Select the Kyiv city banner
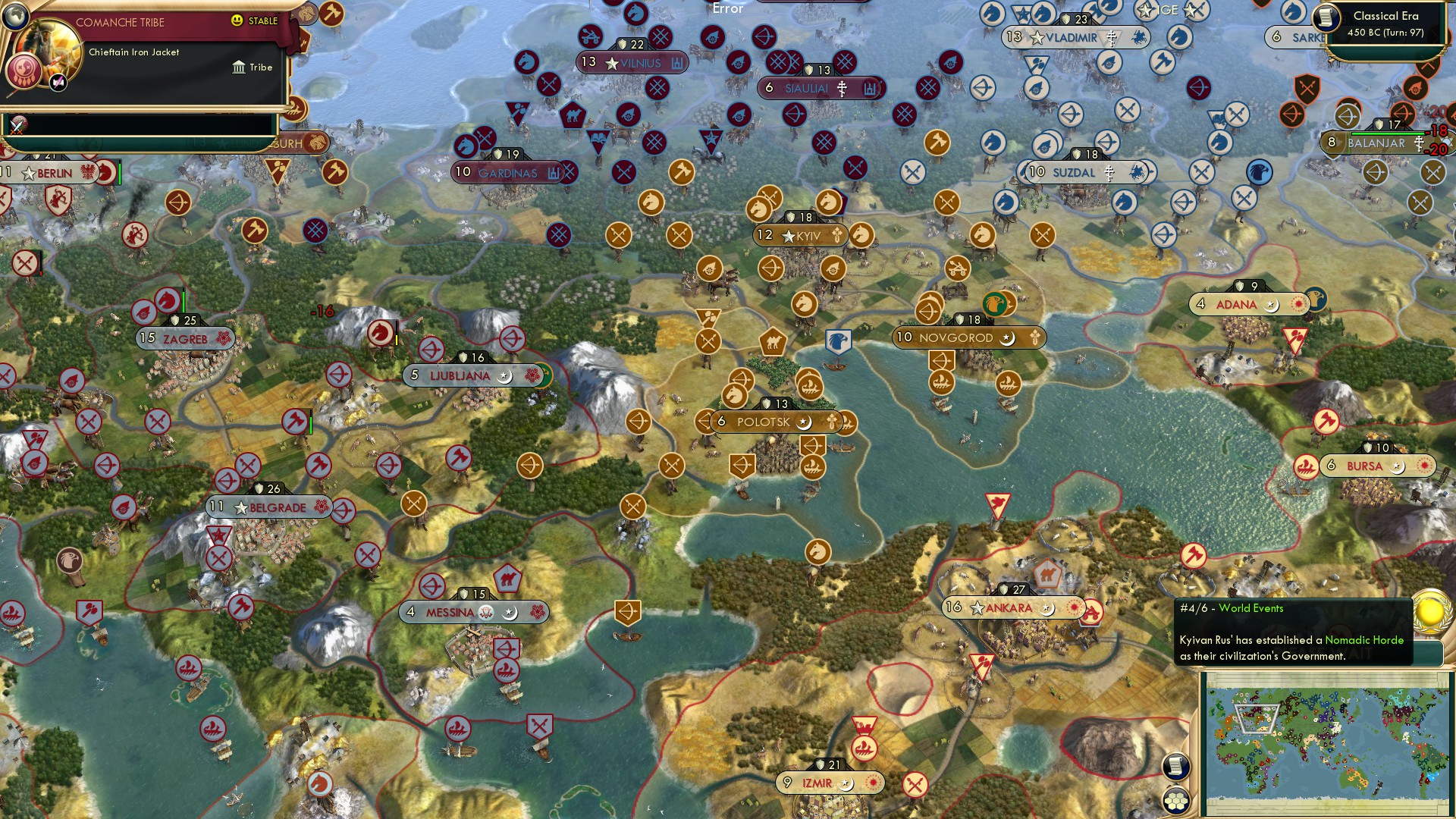This screenshot has height=819, width=1456. click(x=796, y=236)
